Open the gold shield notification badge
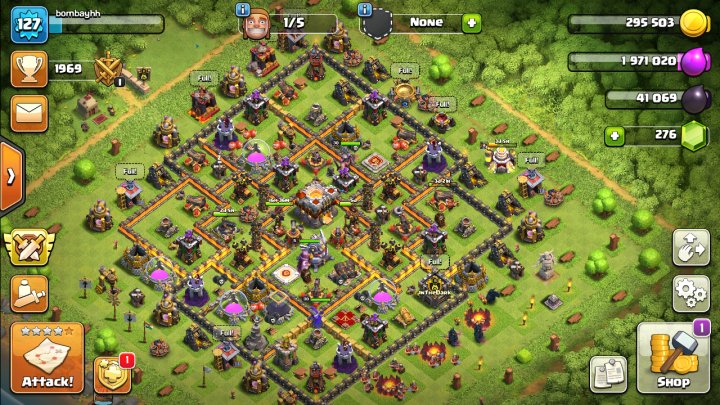The height and width of the screenshot is (405, 720). (x=111, y=374)
